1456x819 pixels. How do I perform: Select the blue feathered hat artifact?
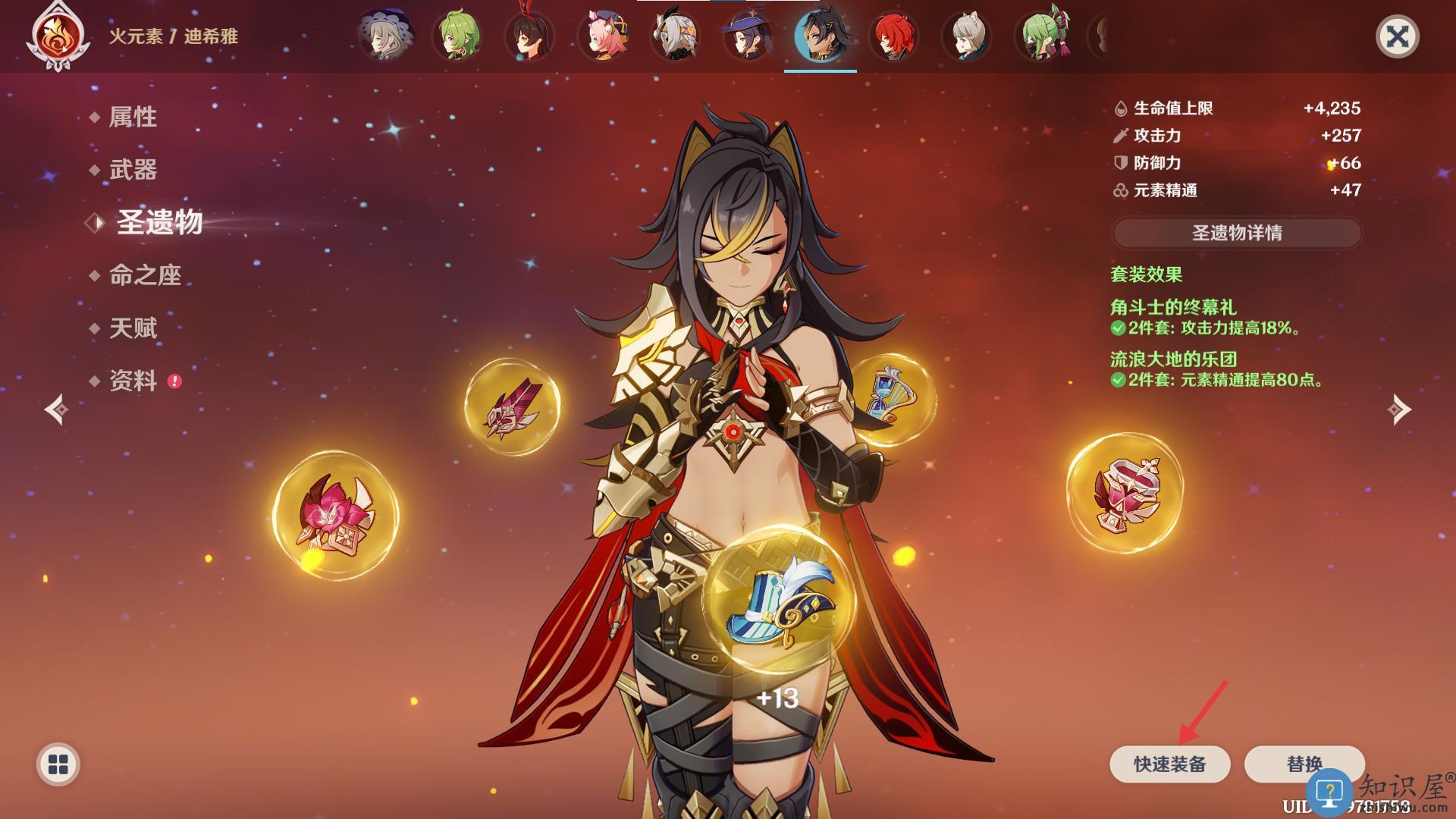tap(777, 601)
